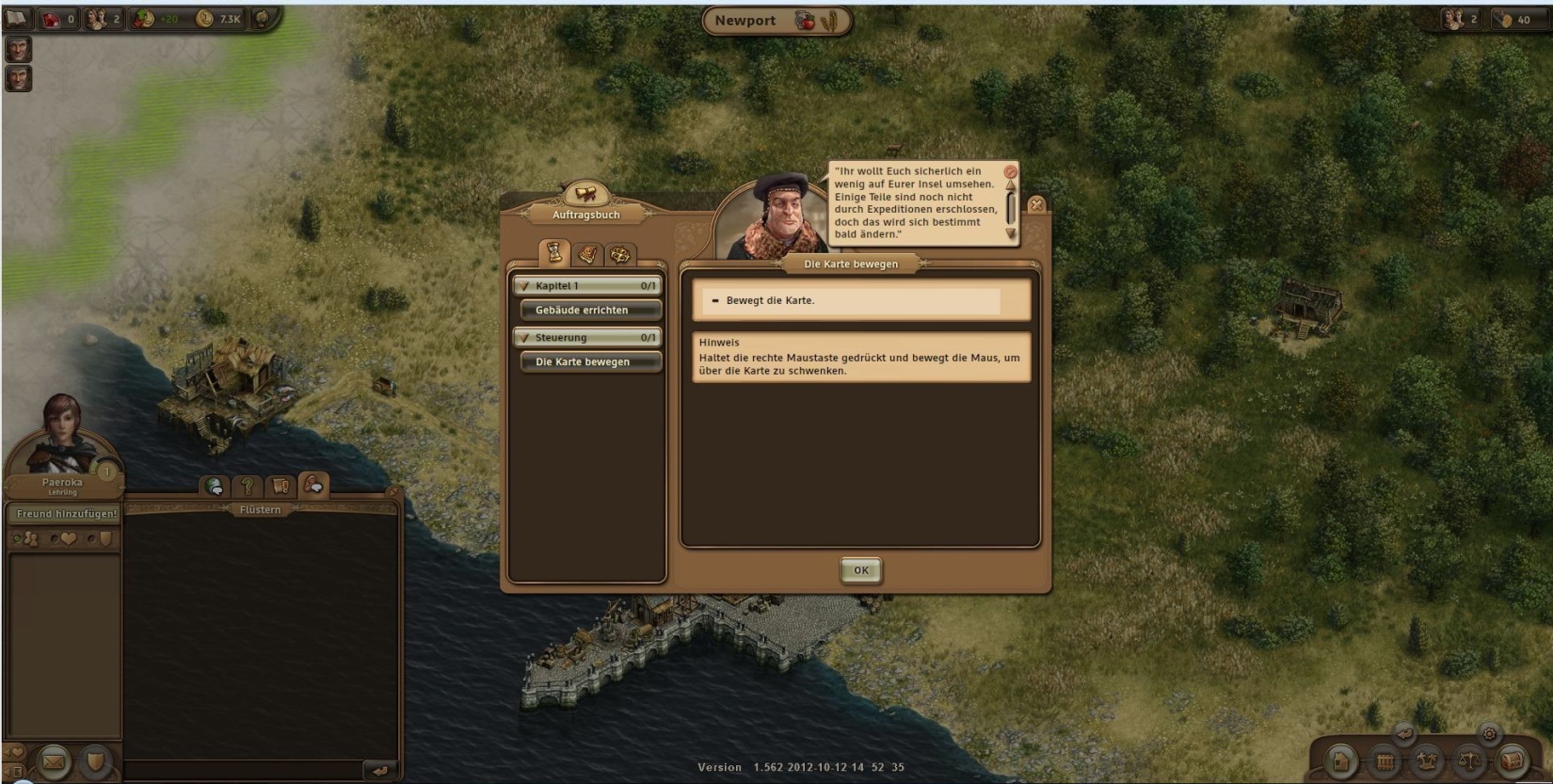
Task: Open the island overview palm tree icon
Action: tap(1427, 760)
